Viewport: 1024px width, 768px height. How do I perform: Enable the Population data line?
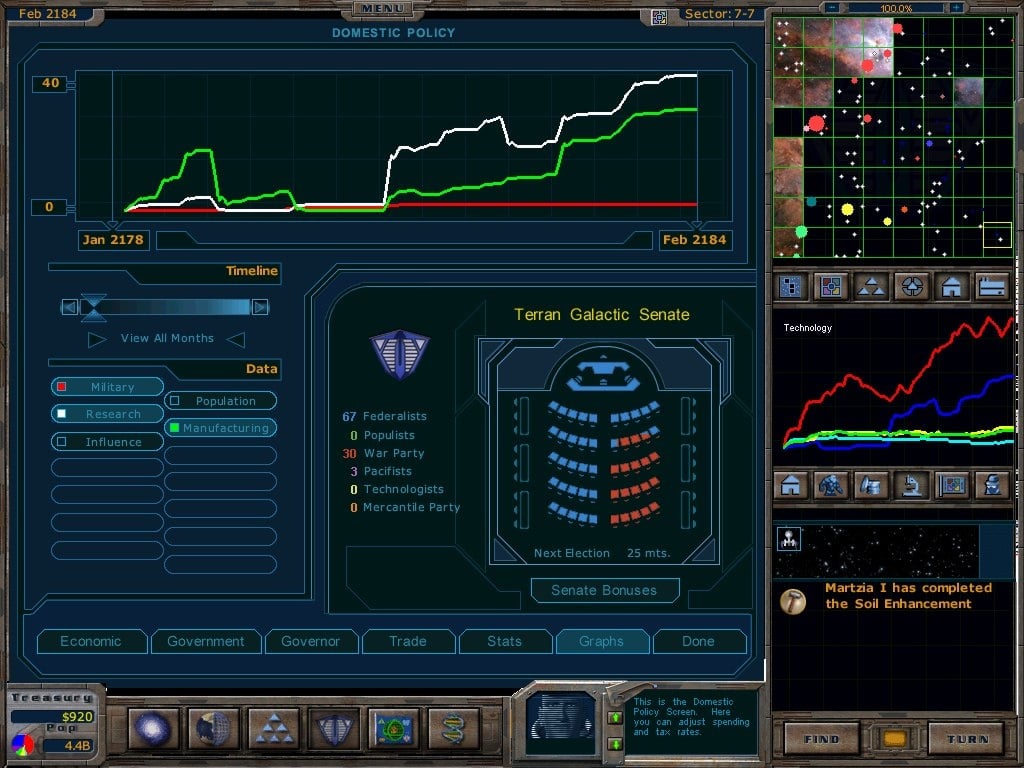click(220, 401)
